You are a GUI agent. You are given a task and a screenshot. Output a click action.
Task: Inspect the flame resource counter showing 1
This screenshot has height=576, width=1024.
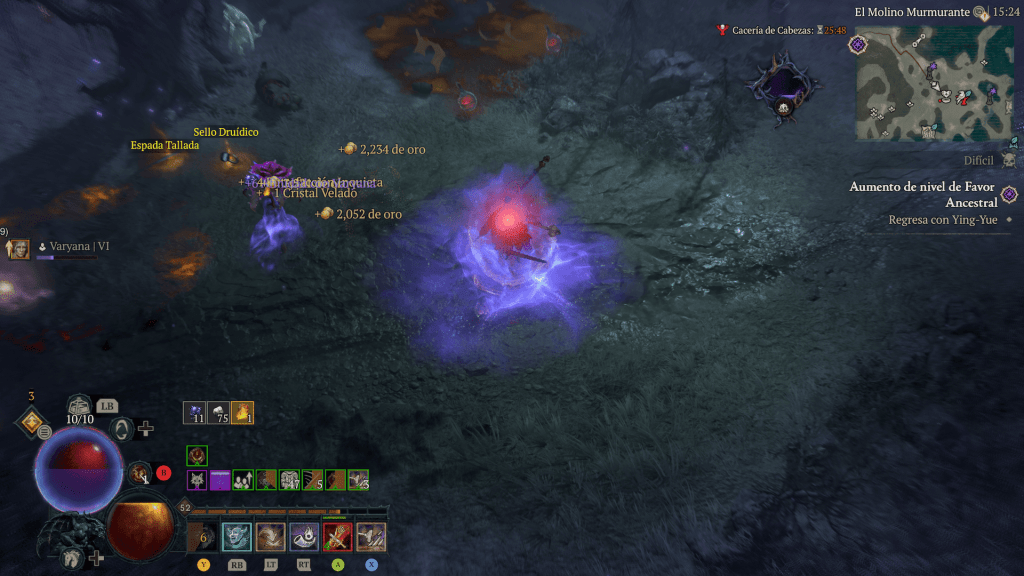242,413
